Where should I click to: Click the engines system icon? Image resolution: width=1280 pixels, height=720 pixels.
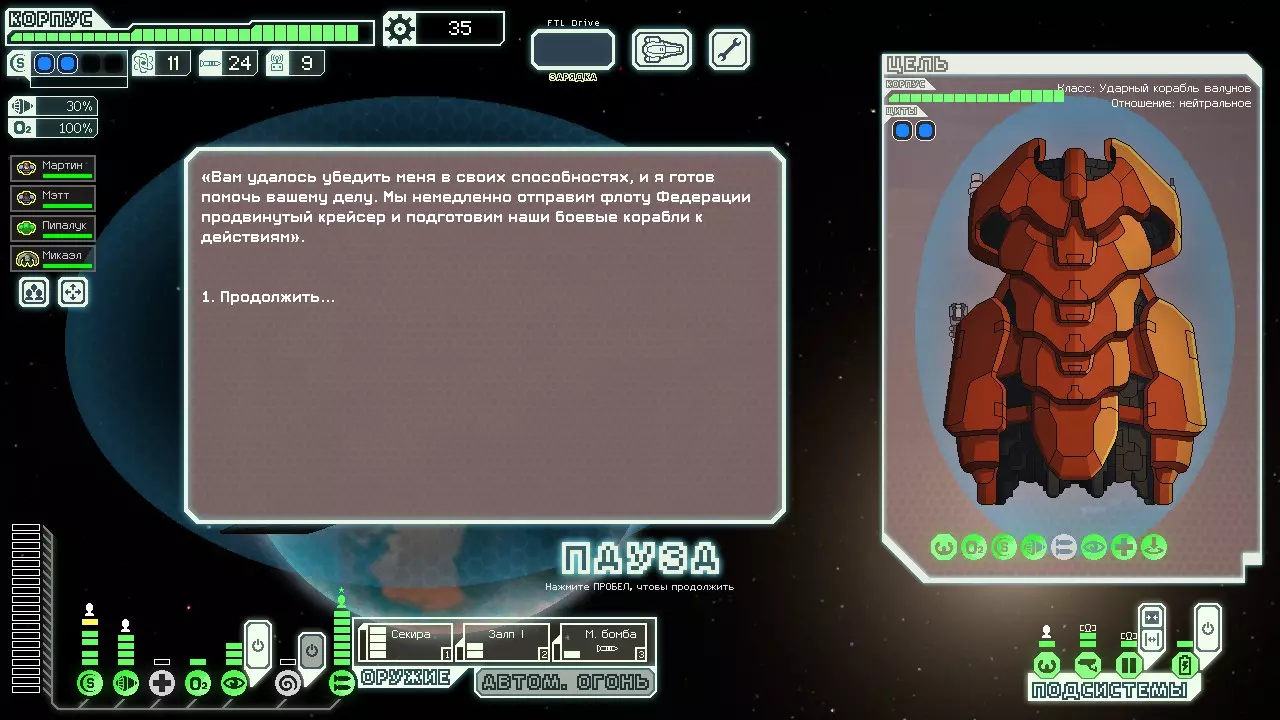[126, 684]
